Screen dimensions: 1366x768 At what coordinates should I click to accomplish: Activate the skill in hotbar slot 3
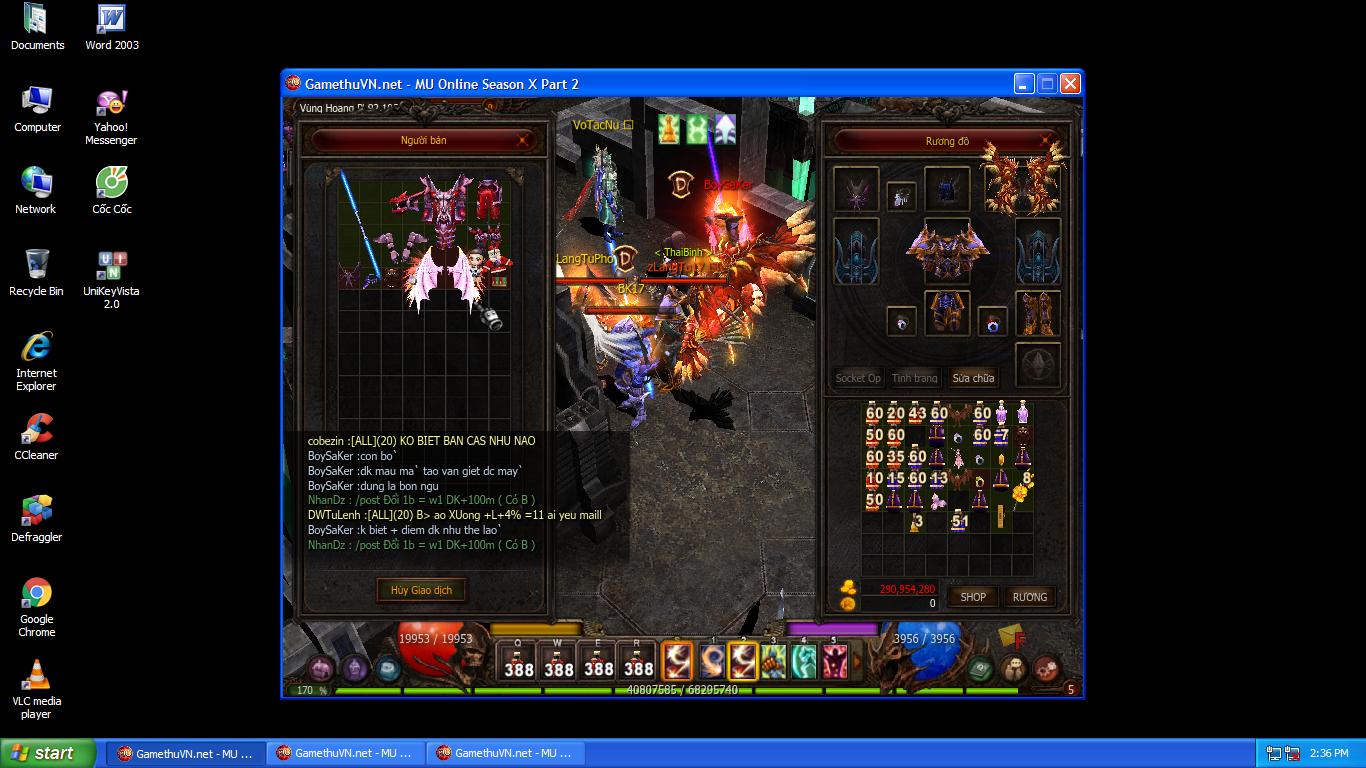point(773,661)
